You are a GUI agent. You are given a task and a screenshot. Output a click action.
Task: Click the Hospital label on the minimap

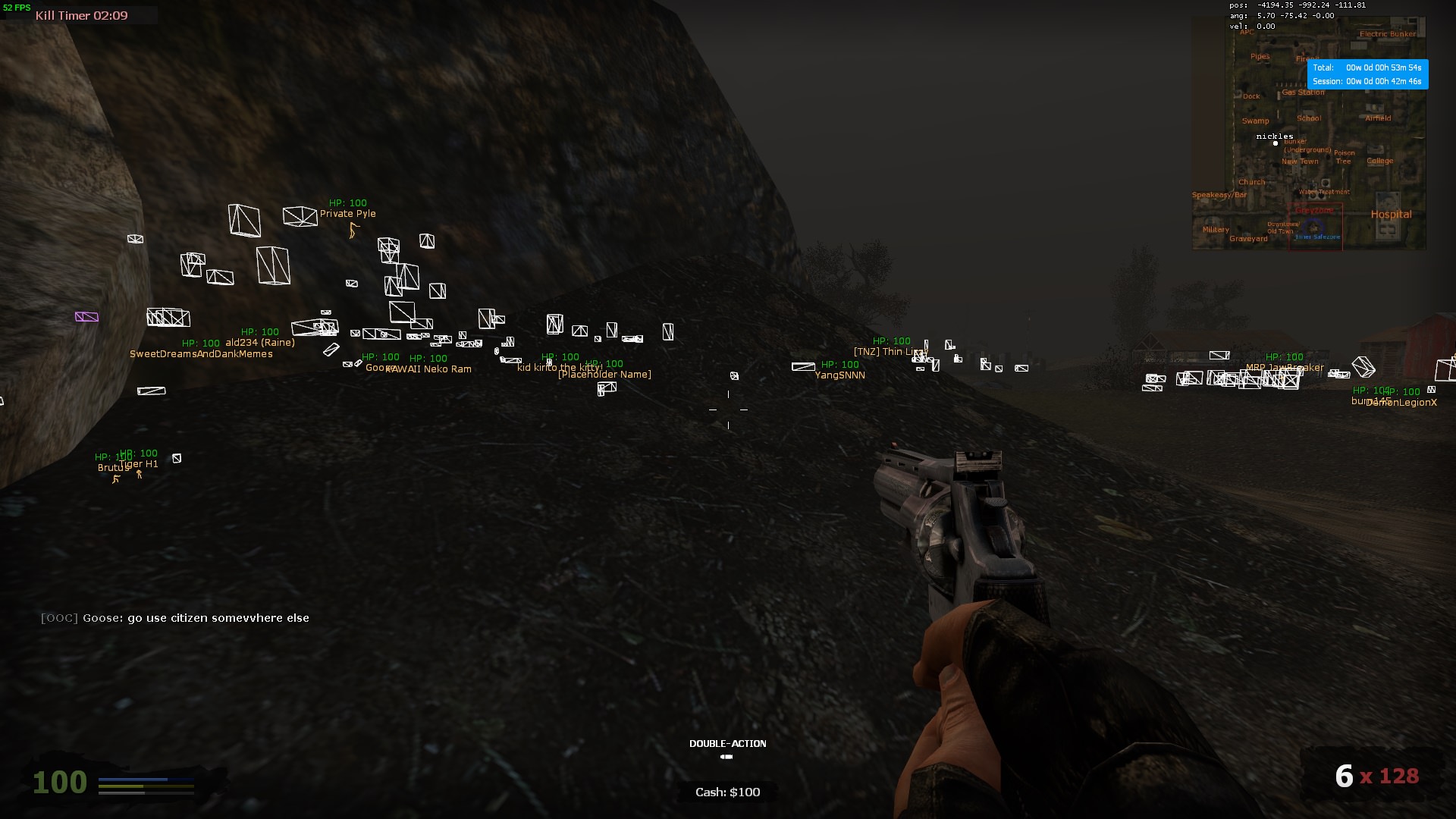pyautogui.click(x=1391, y=215)
